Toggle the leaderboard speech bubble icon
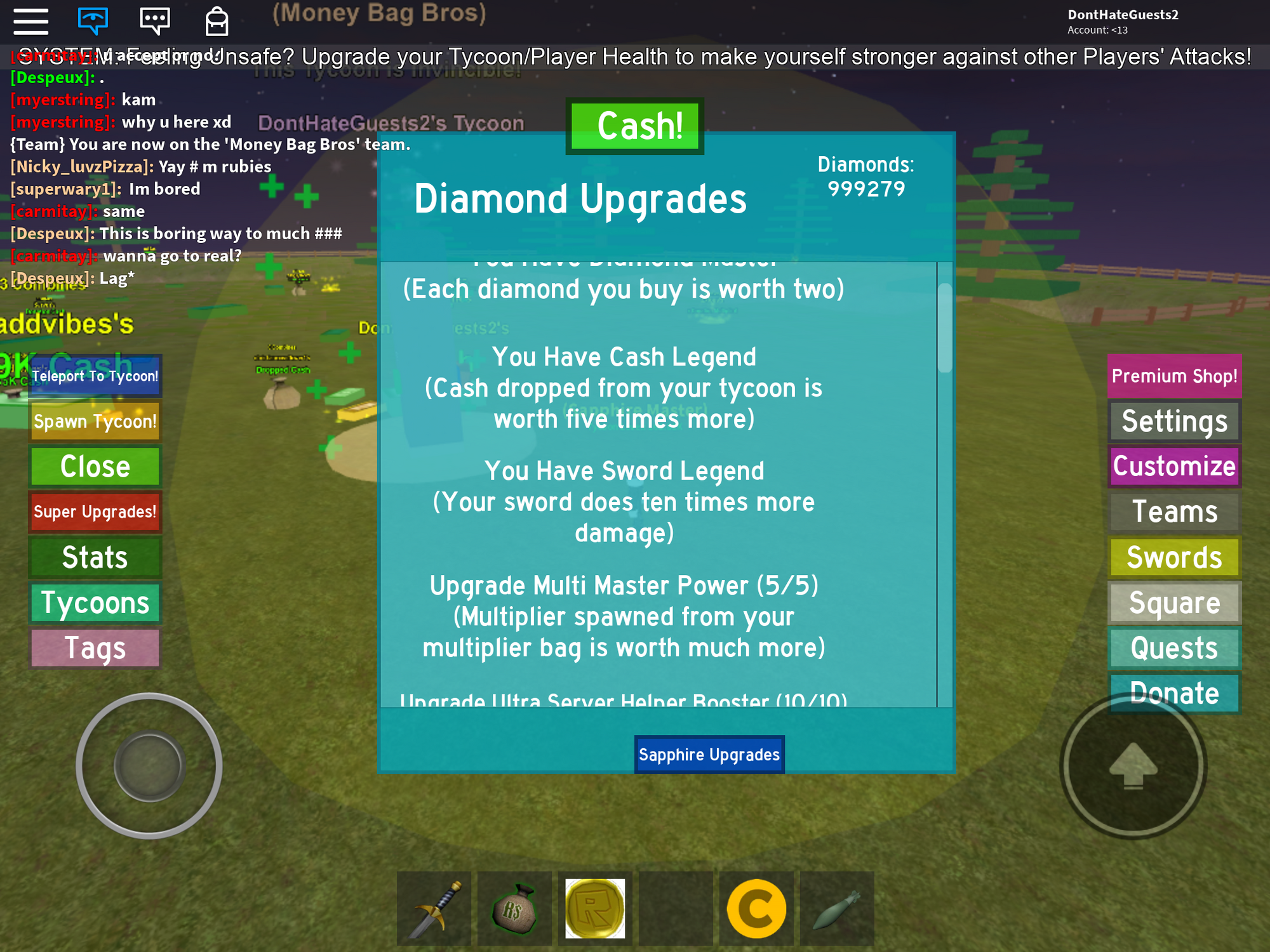Screen dimensions: 1270x952 92,20
